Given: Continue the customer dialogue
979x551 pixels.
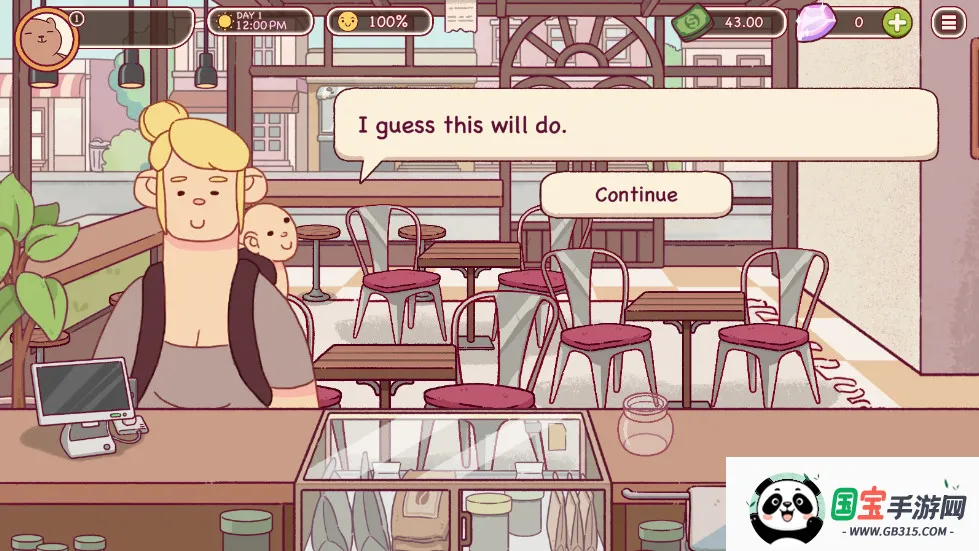Looking at the screenshot, I should tap(636, 195).
